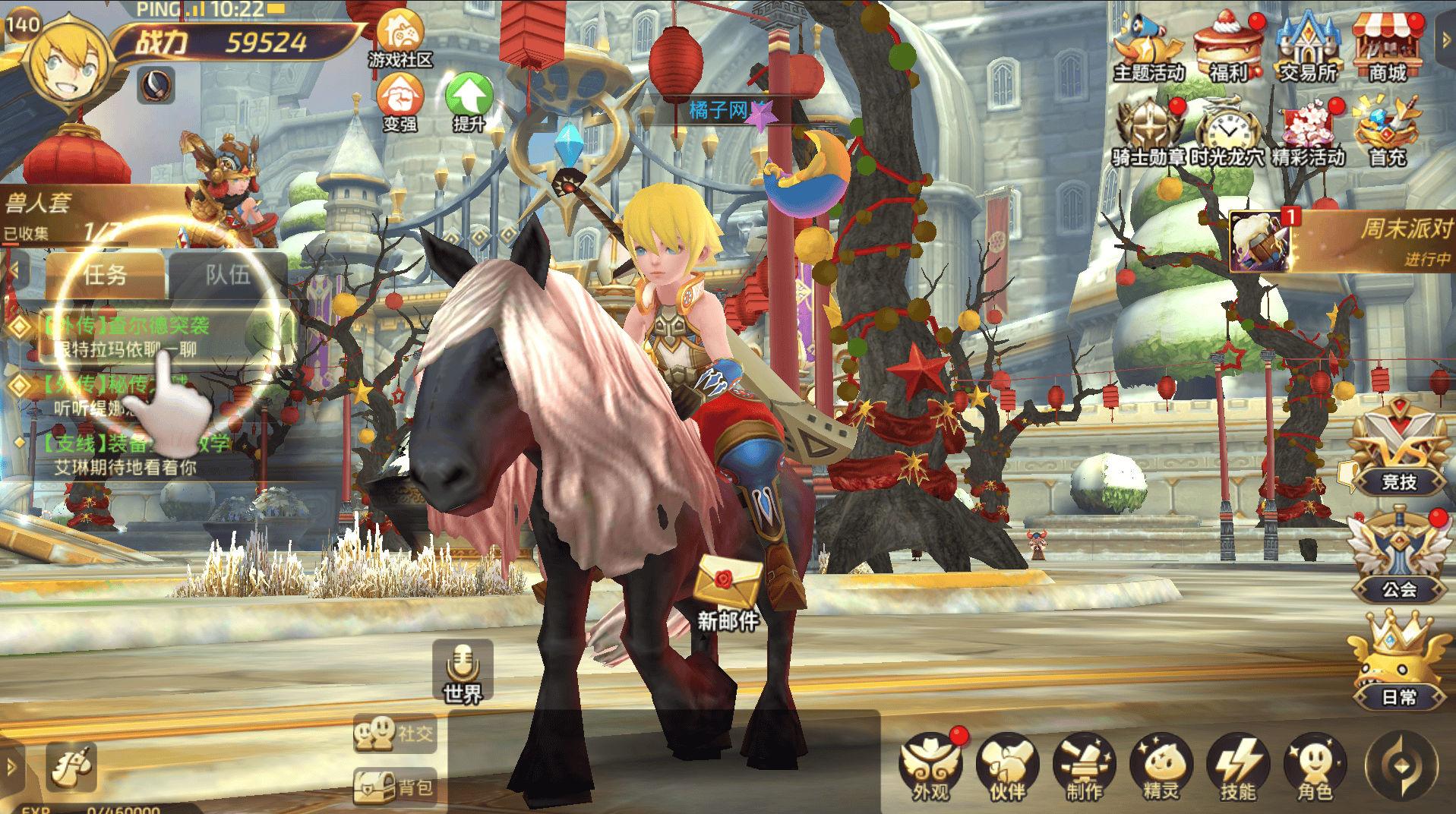
Task: Open the 商城 shop
Action: pyautogui.click(x=1387, y=46)
